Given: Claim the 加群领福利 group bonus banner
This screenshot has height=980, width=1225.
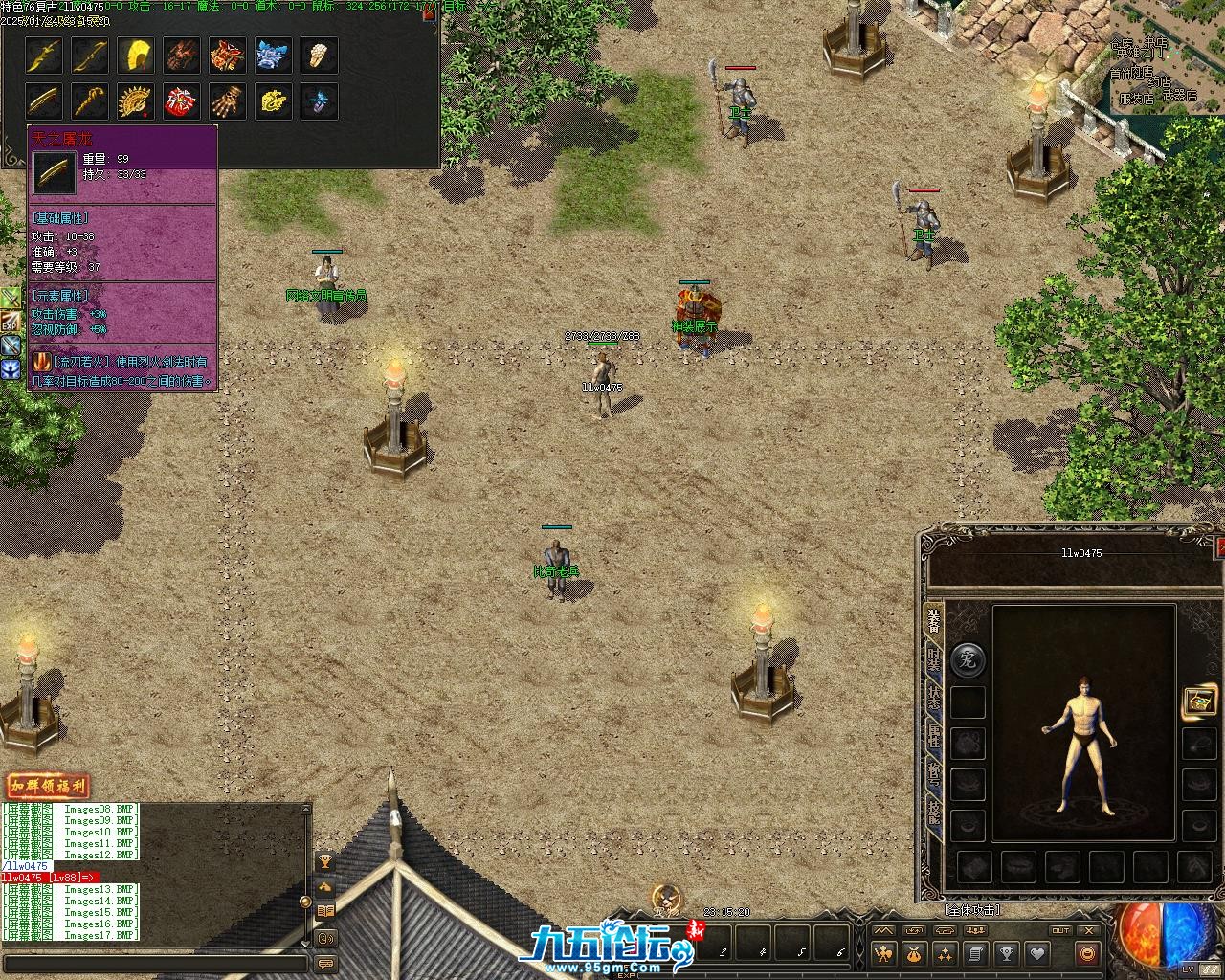Looking at the screenshot, I should pos(47,787).
